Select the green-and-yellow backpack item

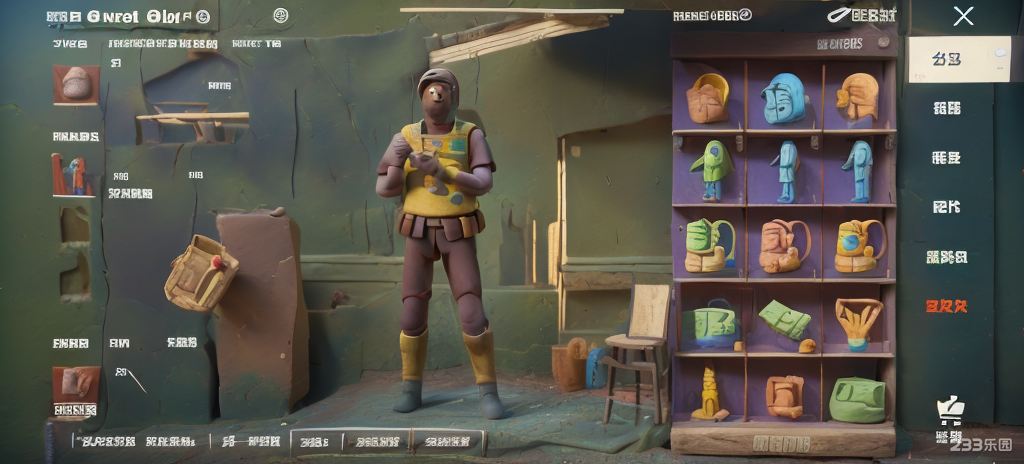pos(709,245)
